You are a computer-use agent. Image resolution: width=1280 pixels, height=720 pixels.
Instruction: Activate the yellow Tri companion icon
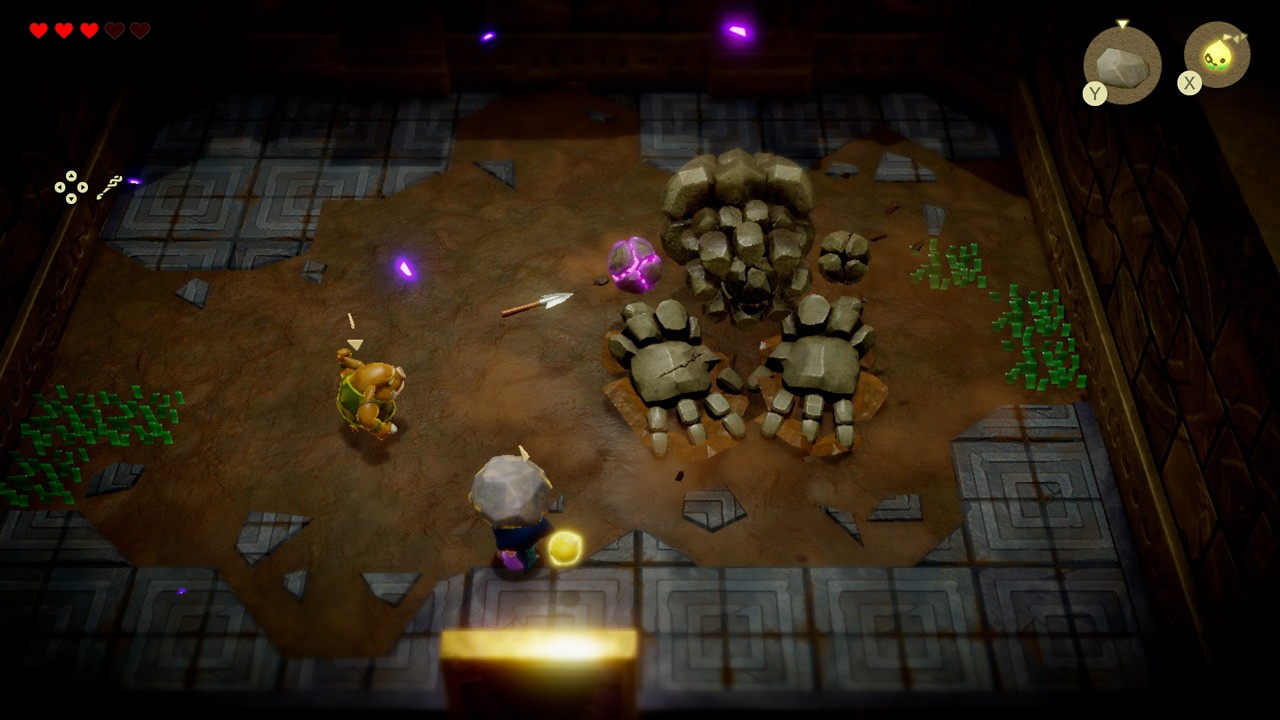tap(1217, 56)
